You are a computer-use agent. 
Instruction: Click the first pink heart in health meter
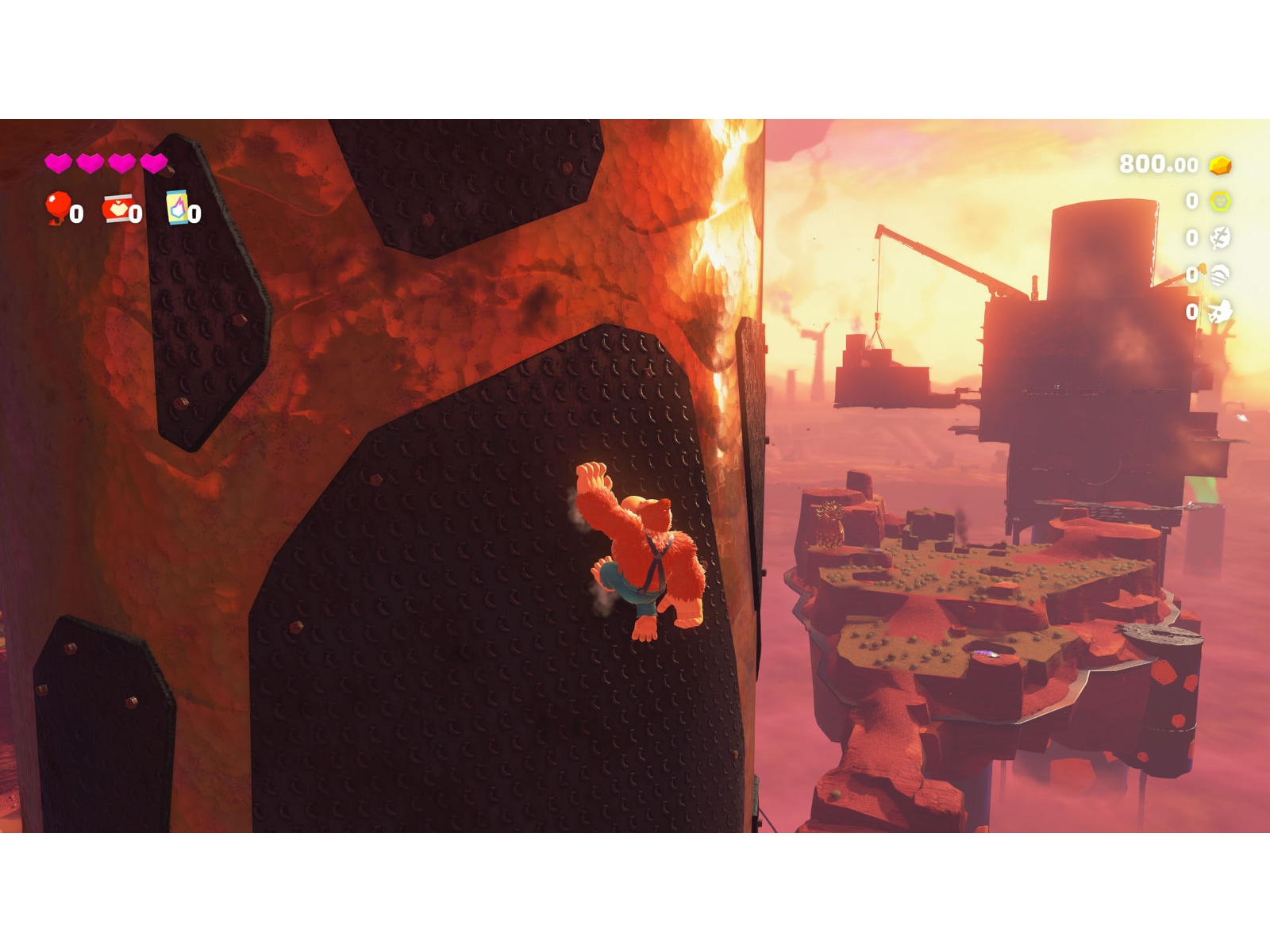[x=59, y=163]
